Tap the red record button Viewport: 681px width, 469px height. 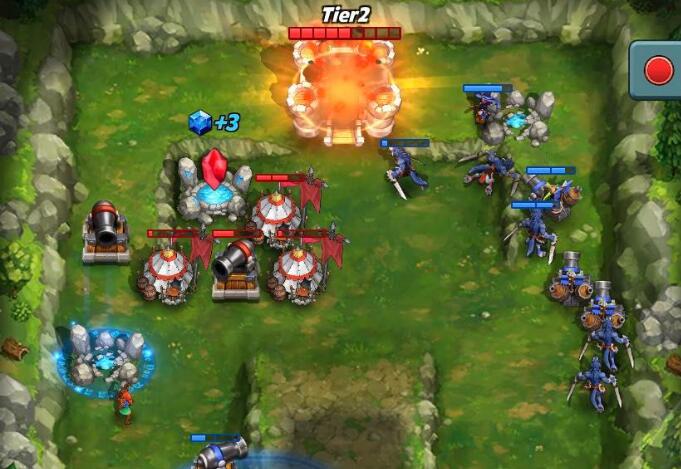pos(659,70)
